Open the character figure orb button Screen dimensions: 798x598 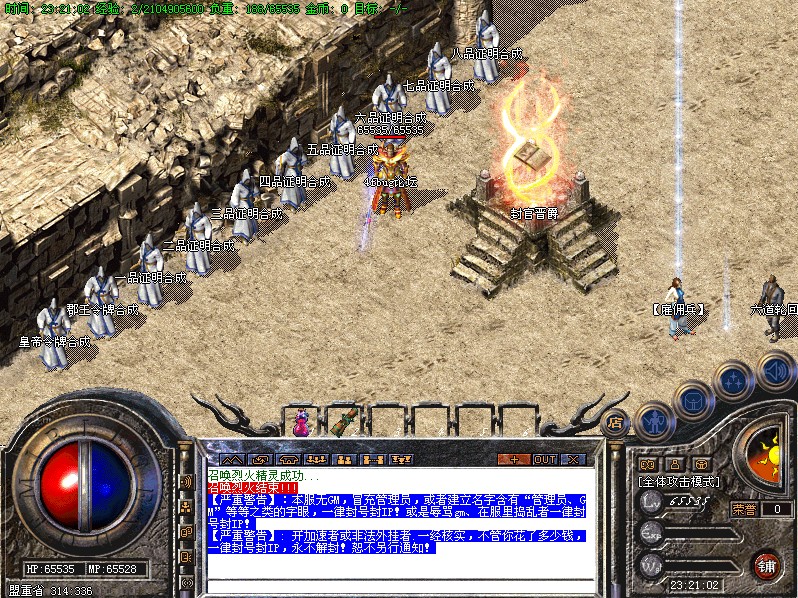[654, 421]
